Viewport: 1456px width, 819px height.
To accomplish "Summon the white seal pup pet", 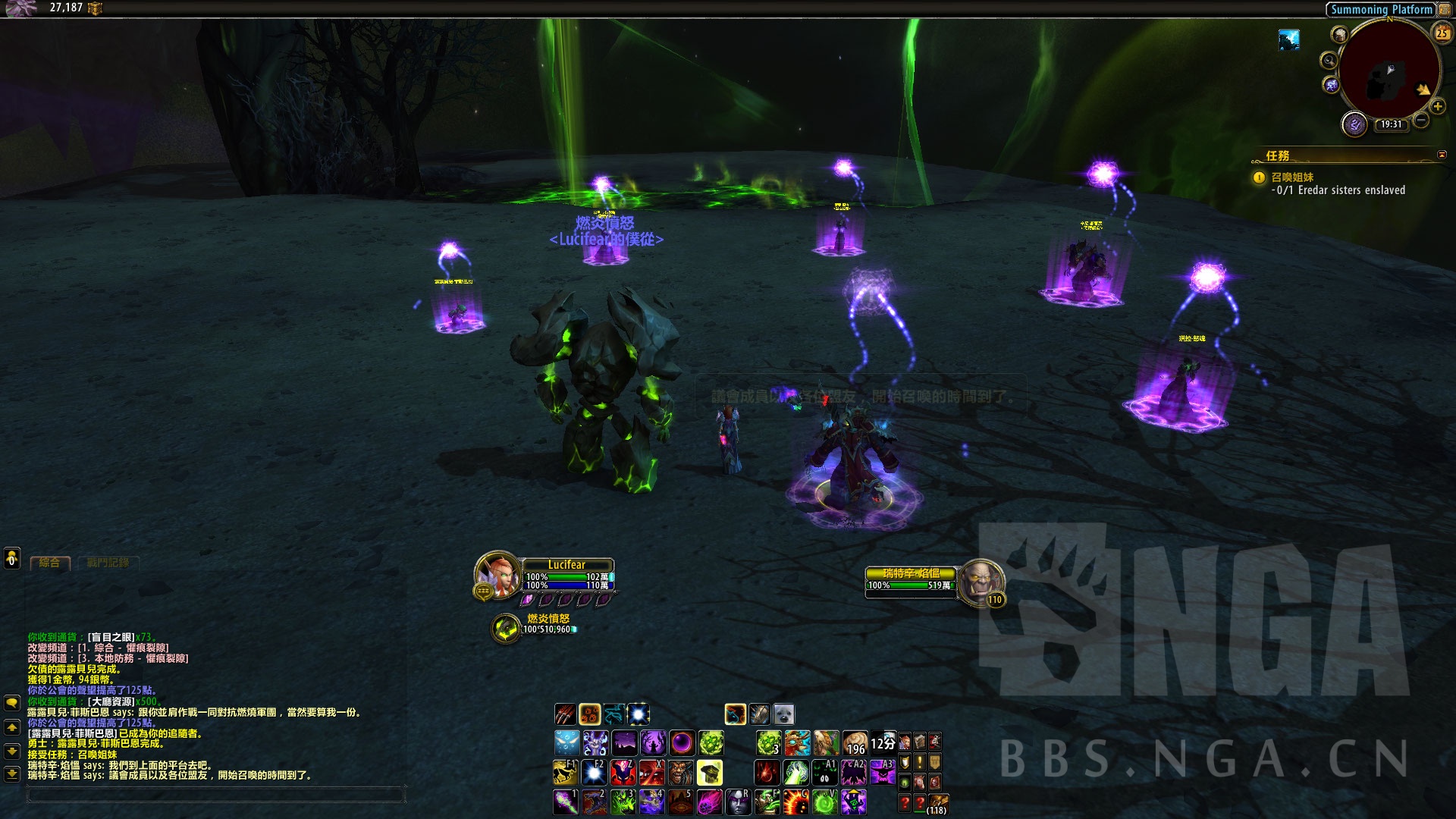I will pyautogui.click(x=783, y=714).
